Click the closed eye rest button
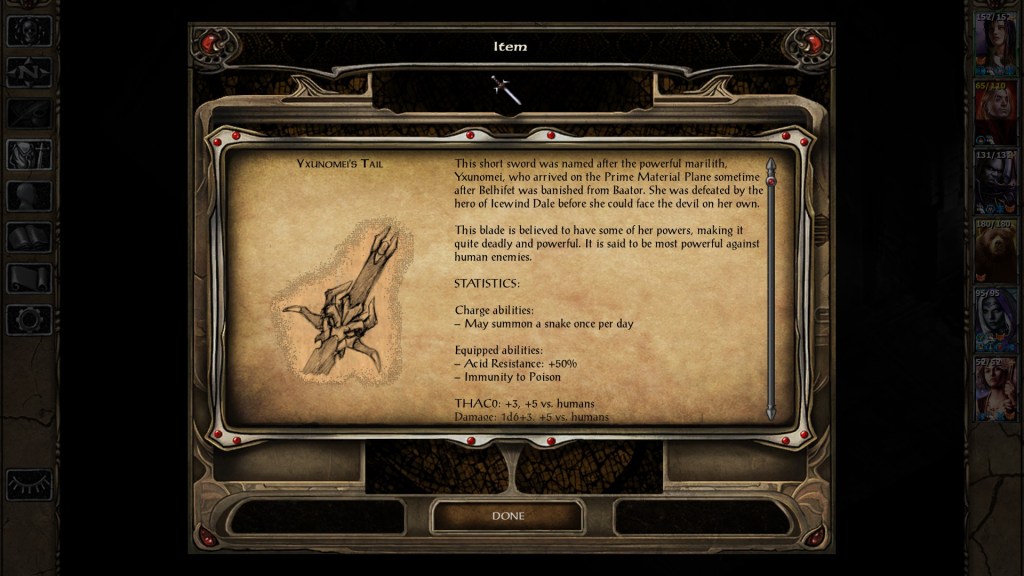 coord(29,484)
